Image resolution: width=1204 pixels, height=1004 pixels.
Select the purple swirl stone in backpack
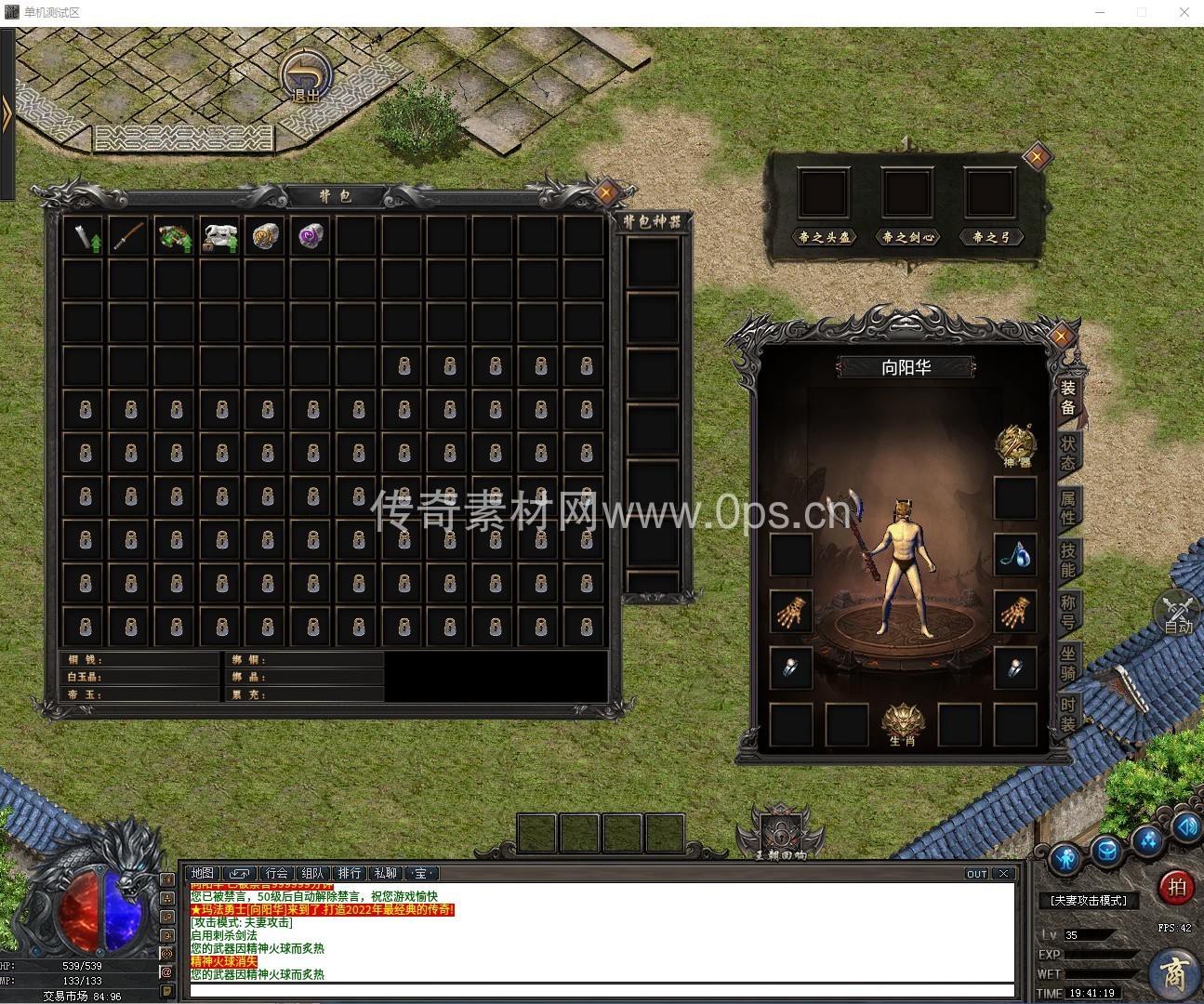coord(311,236)
